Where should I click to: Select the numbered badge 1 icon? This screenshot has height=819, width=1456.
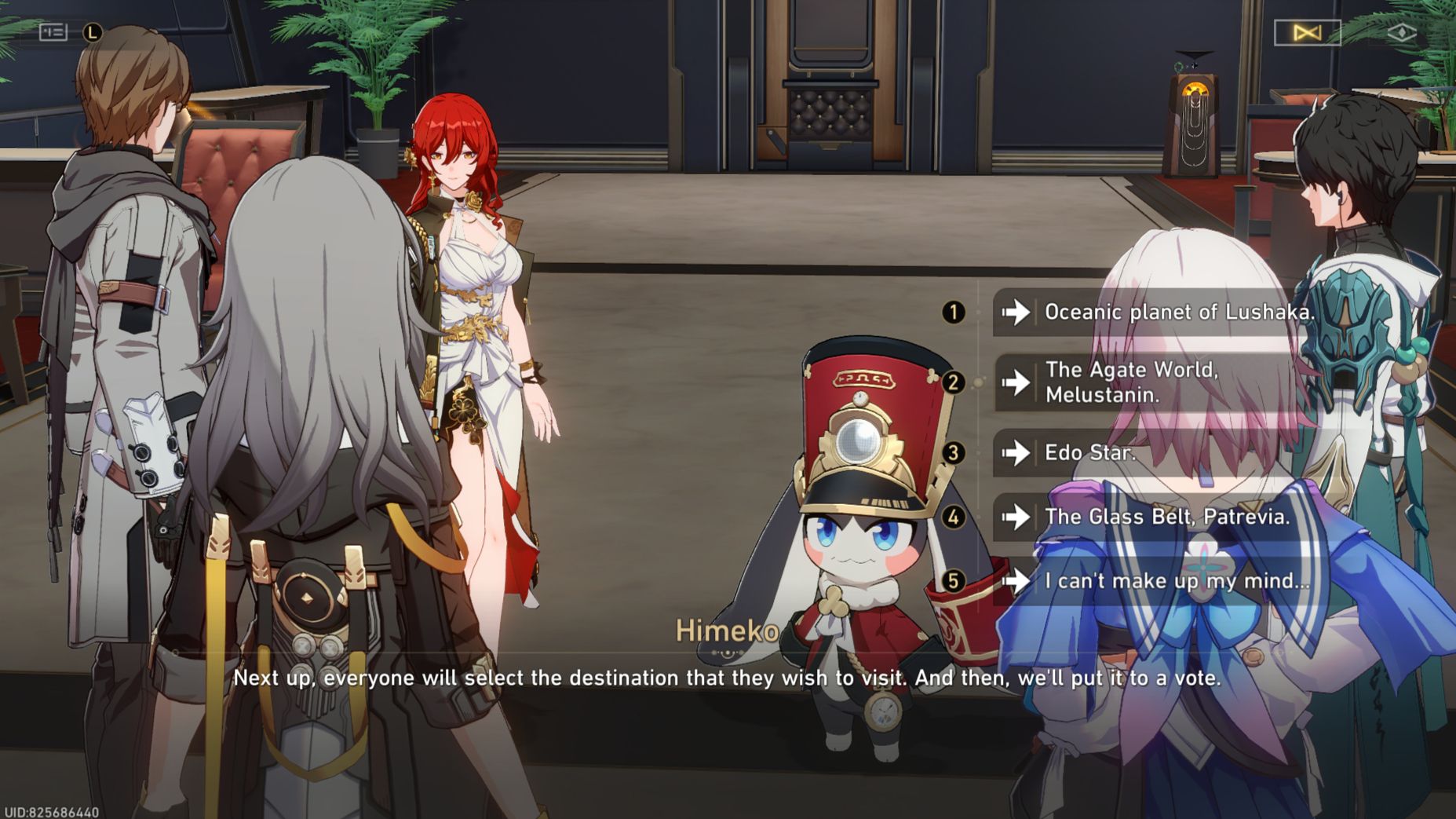[954, 312]
